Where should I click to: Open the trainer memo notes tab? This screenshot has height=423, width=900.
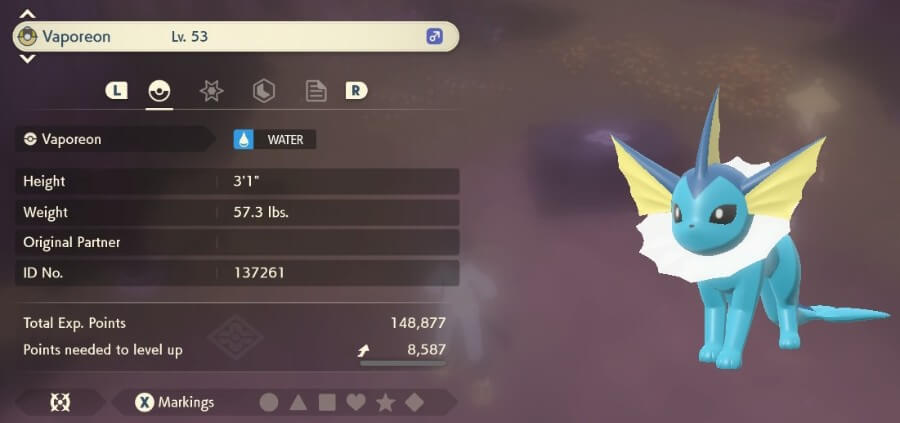pos(316,91)
